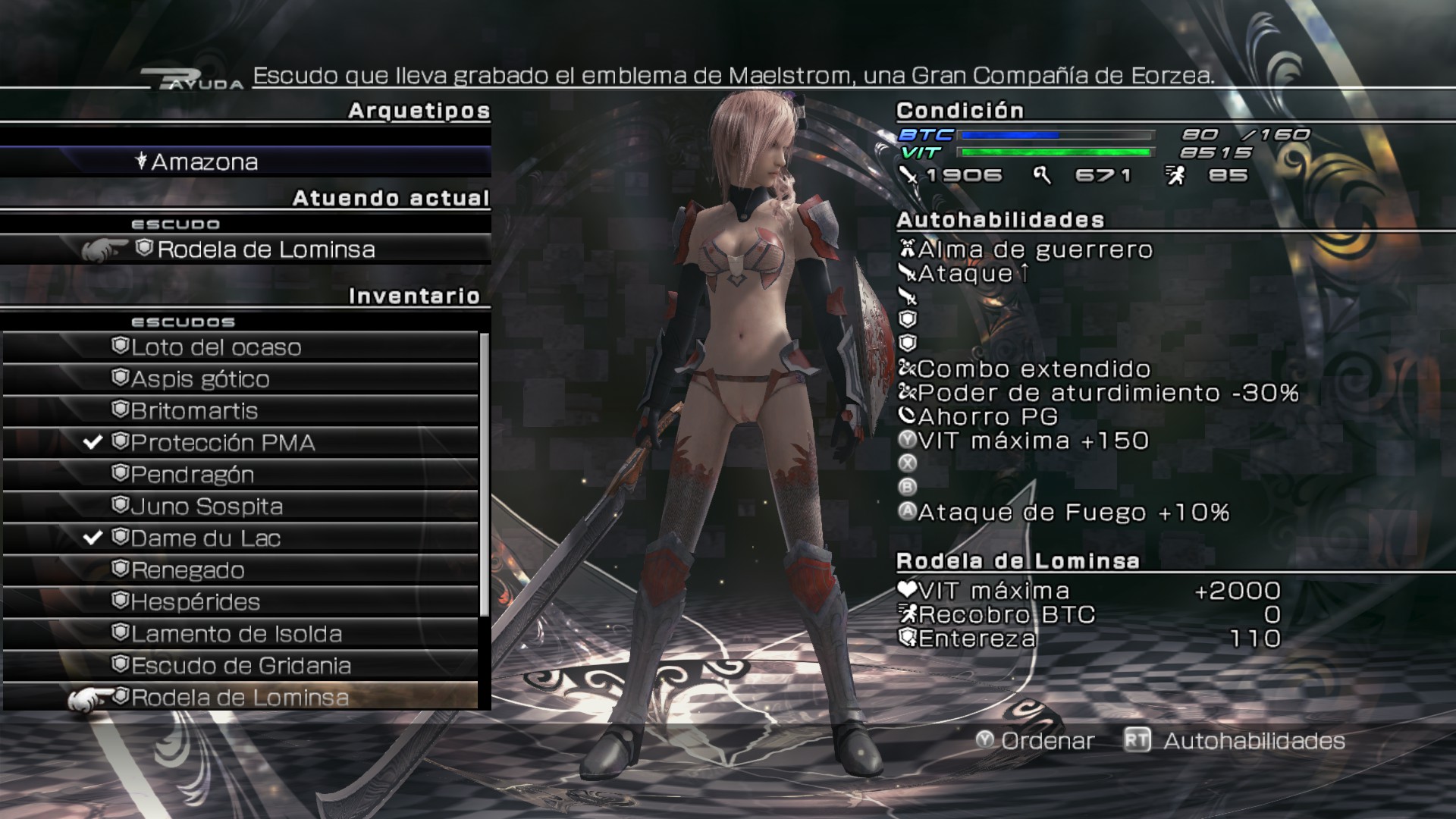Select the Juno Sospita shield
This screenshot has width=1456, height=819.
[x=206, y=507]
